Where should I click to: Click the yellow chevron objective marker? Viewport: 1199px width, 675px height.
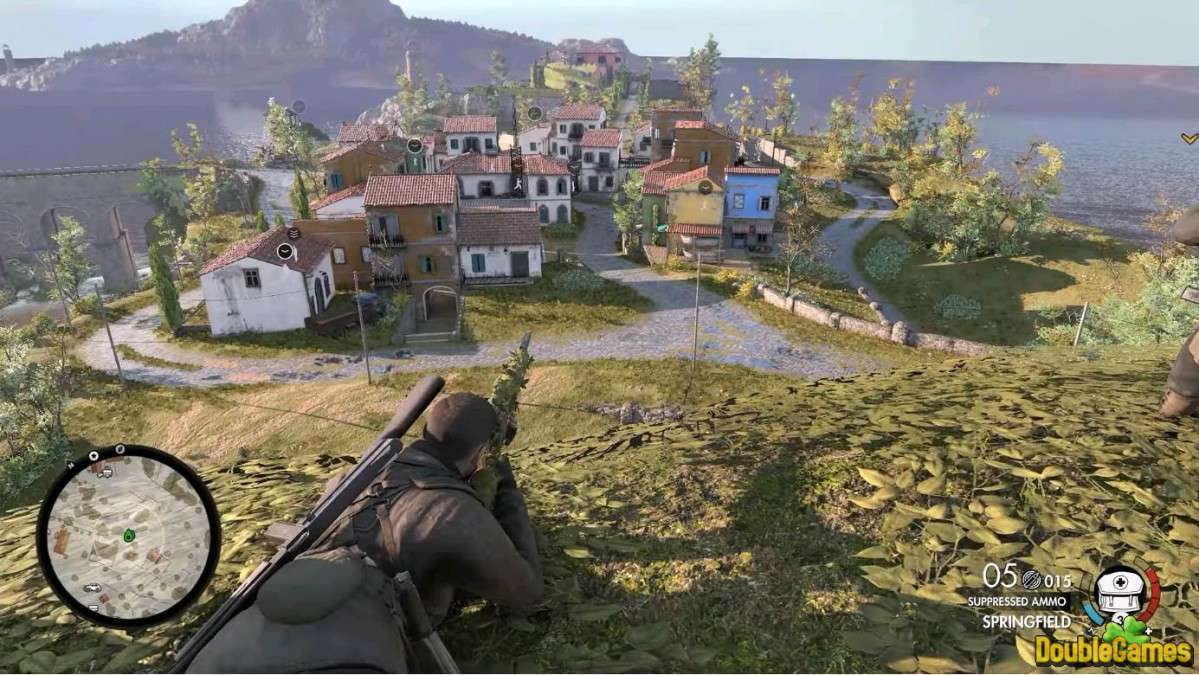click(1188, 138)
